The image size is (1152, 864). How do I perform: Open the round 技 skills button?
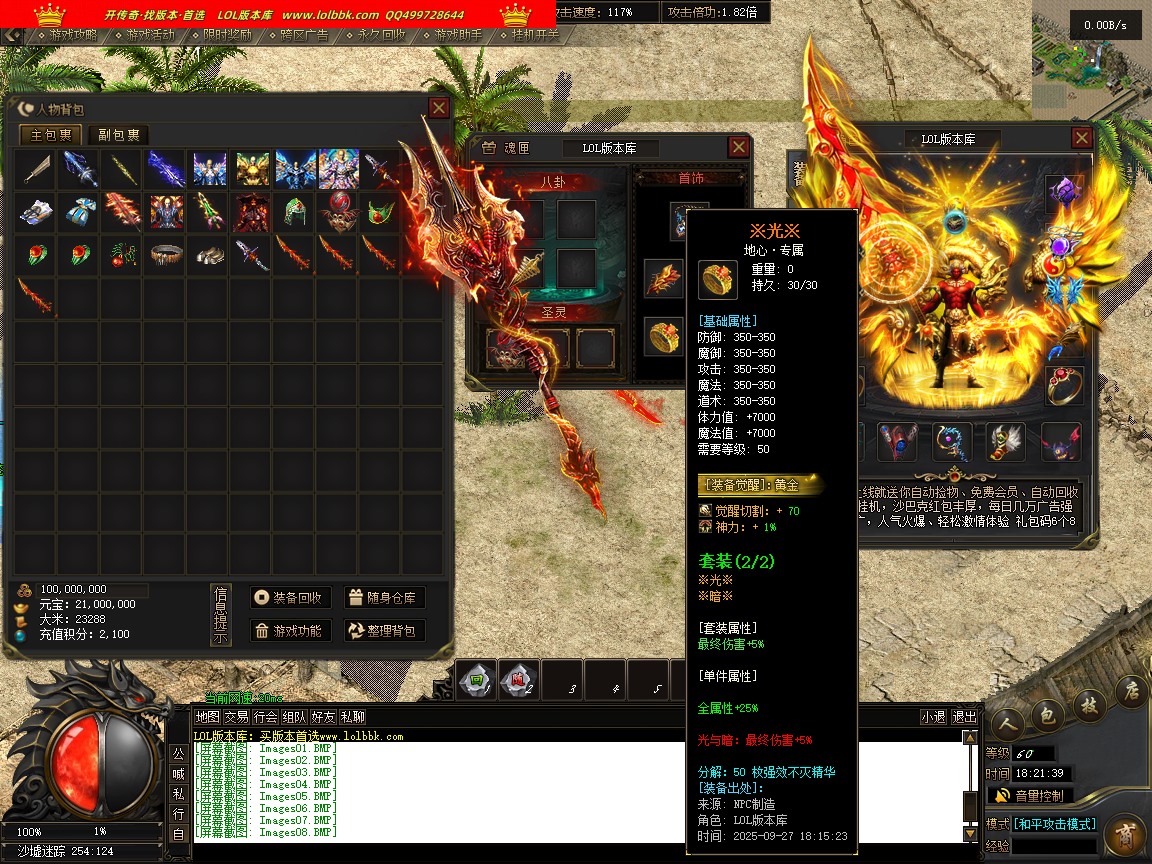(x=1088, y=705)
